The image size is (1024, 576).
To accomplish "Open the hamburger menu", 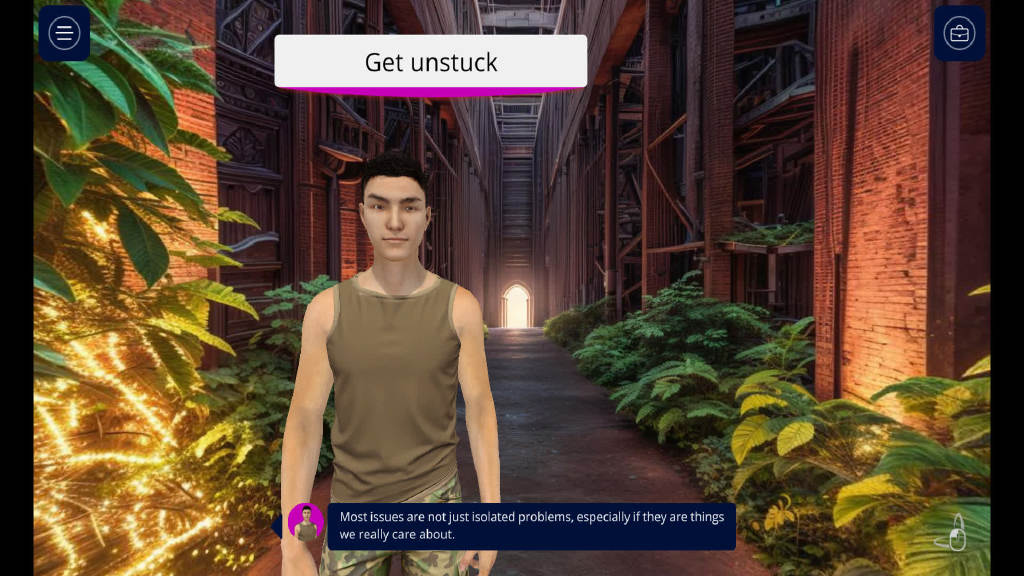I will pos(64,33).
